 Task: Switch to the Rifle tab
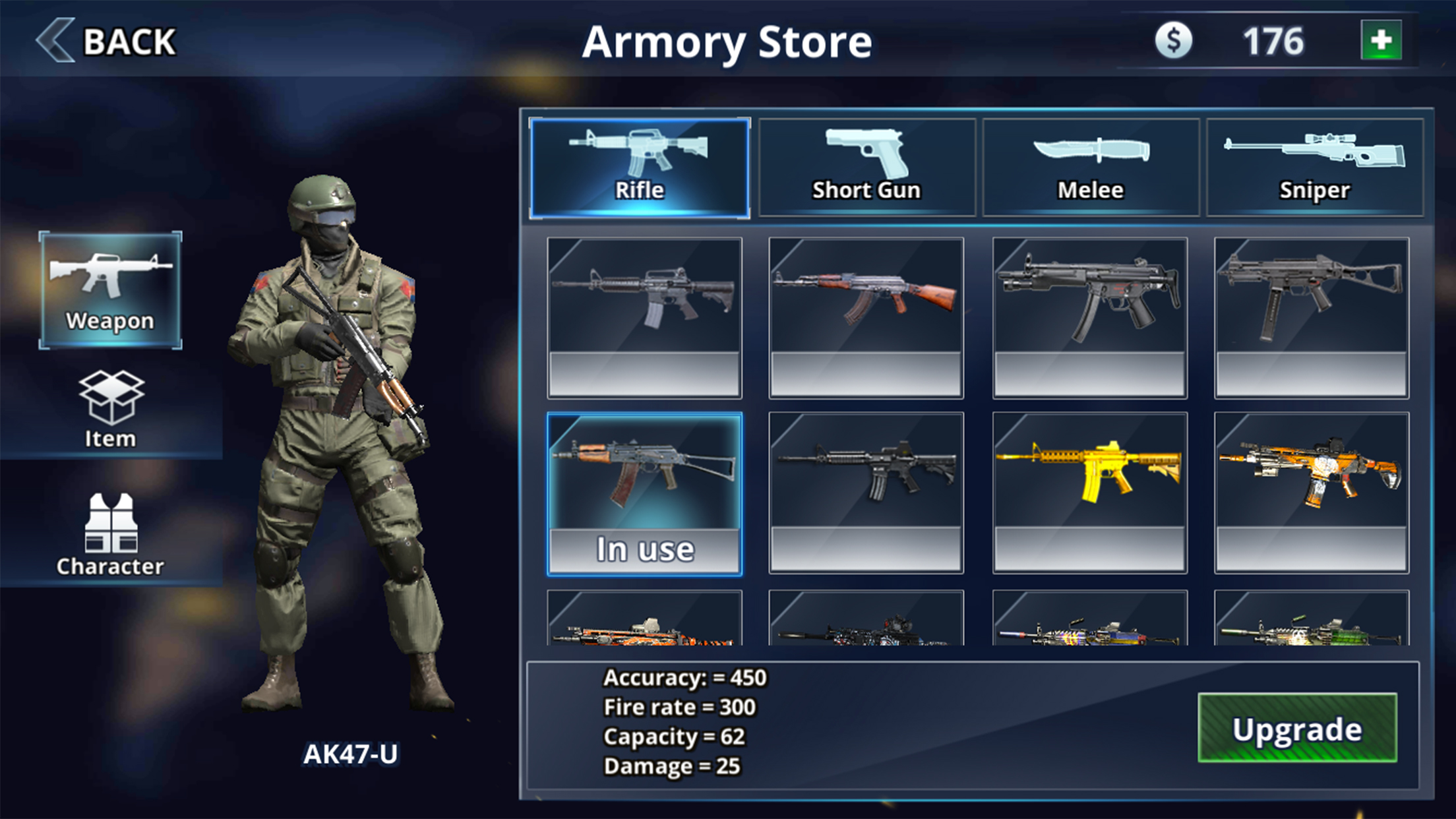click(x=639, y=167)
